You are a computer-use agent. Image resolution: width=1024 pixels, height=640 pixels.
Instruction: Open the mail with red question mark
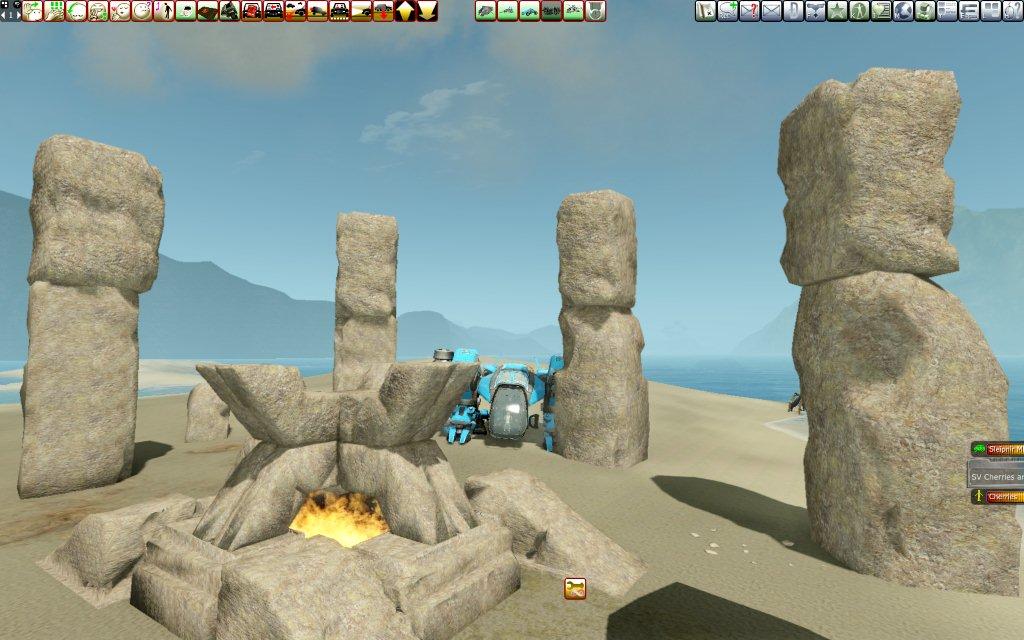click(749, 11)
